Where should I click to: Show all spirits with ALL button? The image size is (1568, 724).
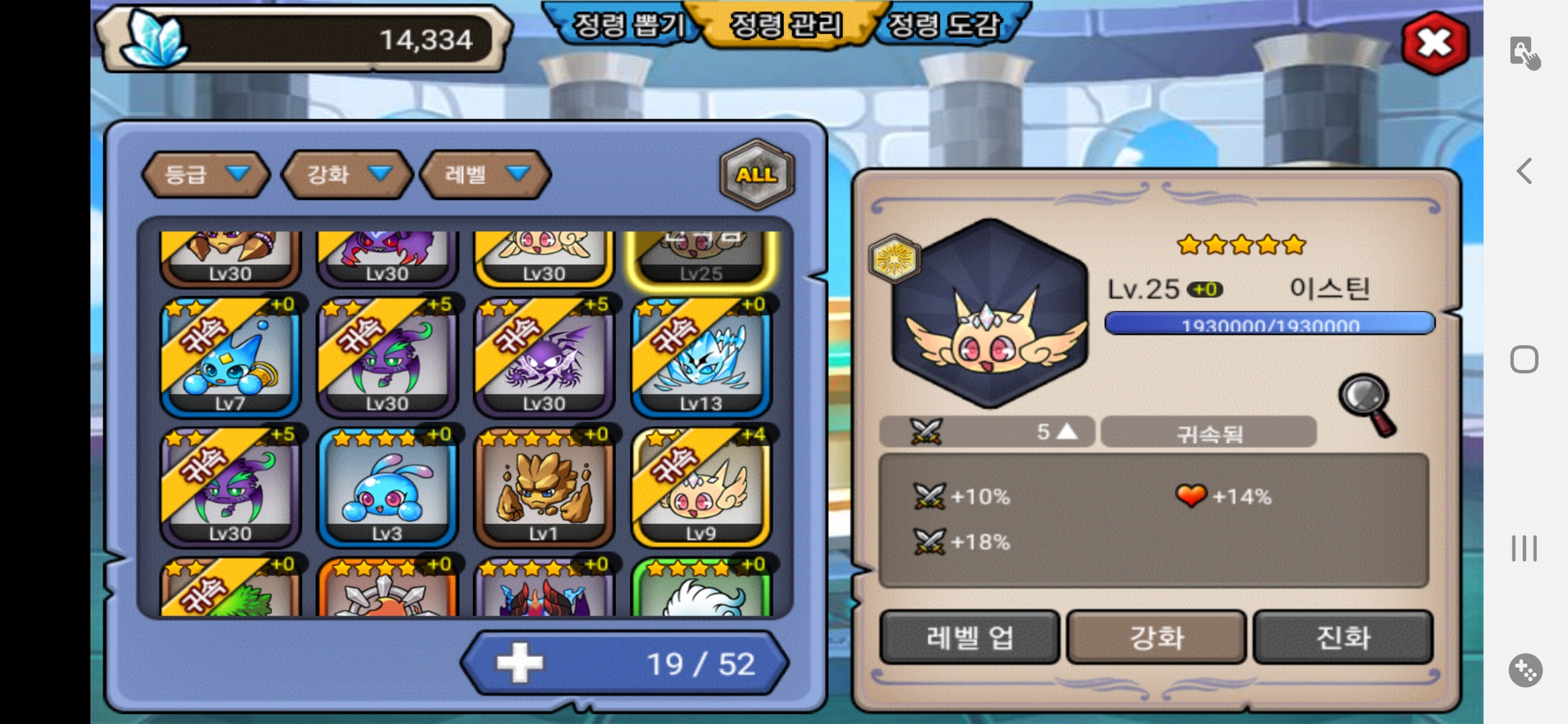pyautogui.click(x=757, y=174)
